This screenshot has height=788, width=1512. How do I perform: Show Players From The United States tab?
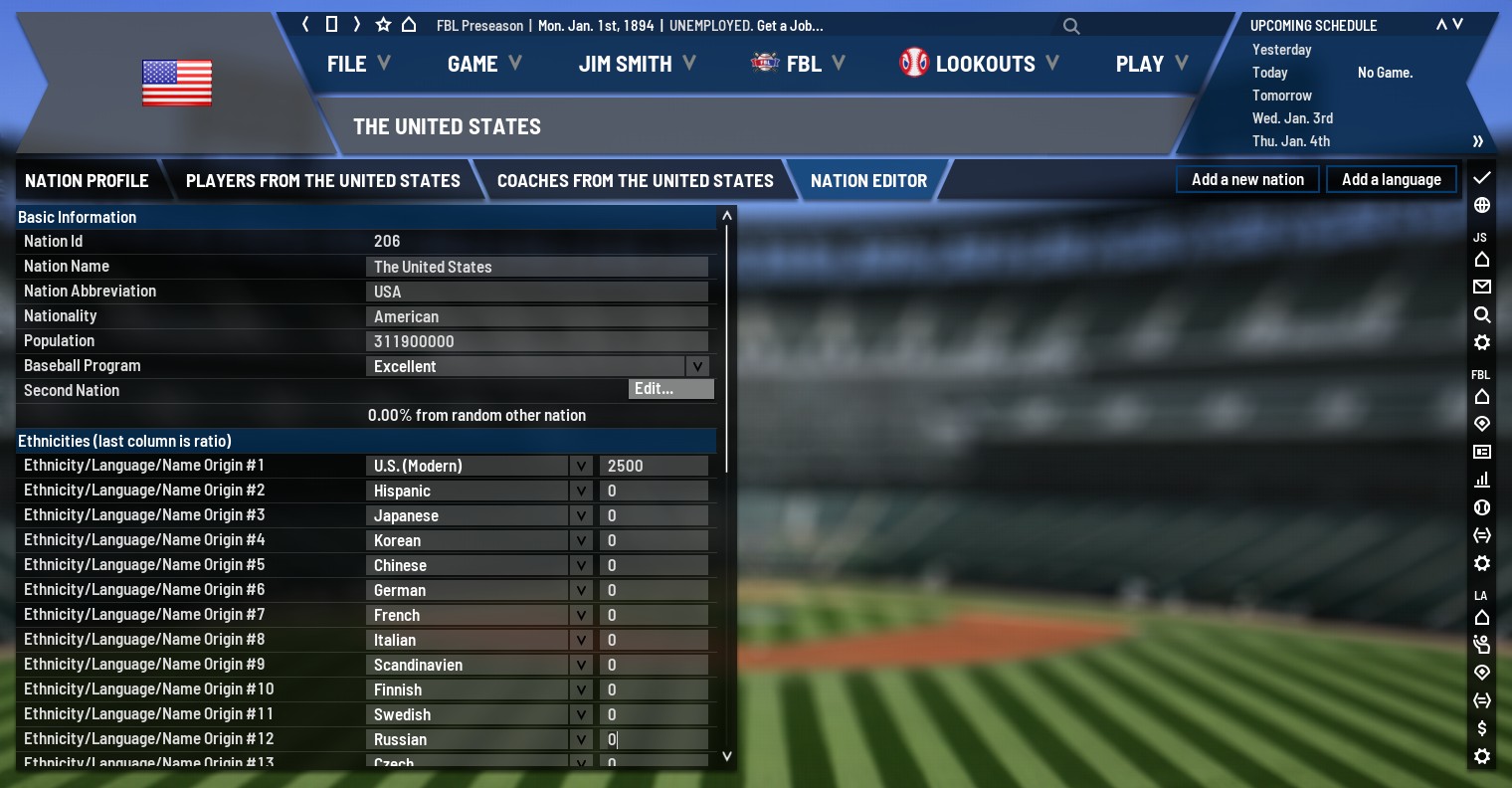tap(322, 180)
